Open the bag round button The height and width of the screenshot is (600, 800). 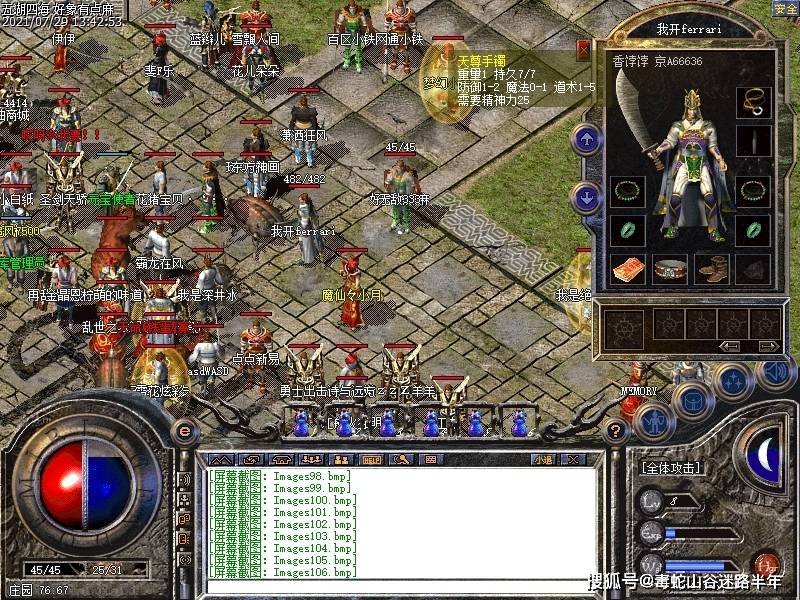tap(692, 401)
